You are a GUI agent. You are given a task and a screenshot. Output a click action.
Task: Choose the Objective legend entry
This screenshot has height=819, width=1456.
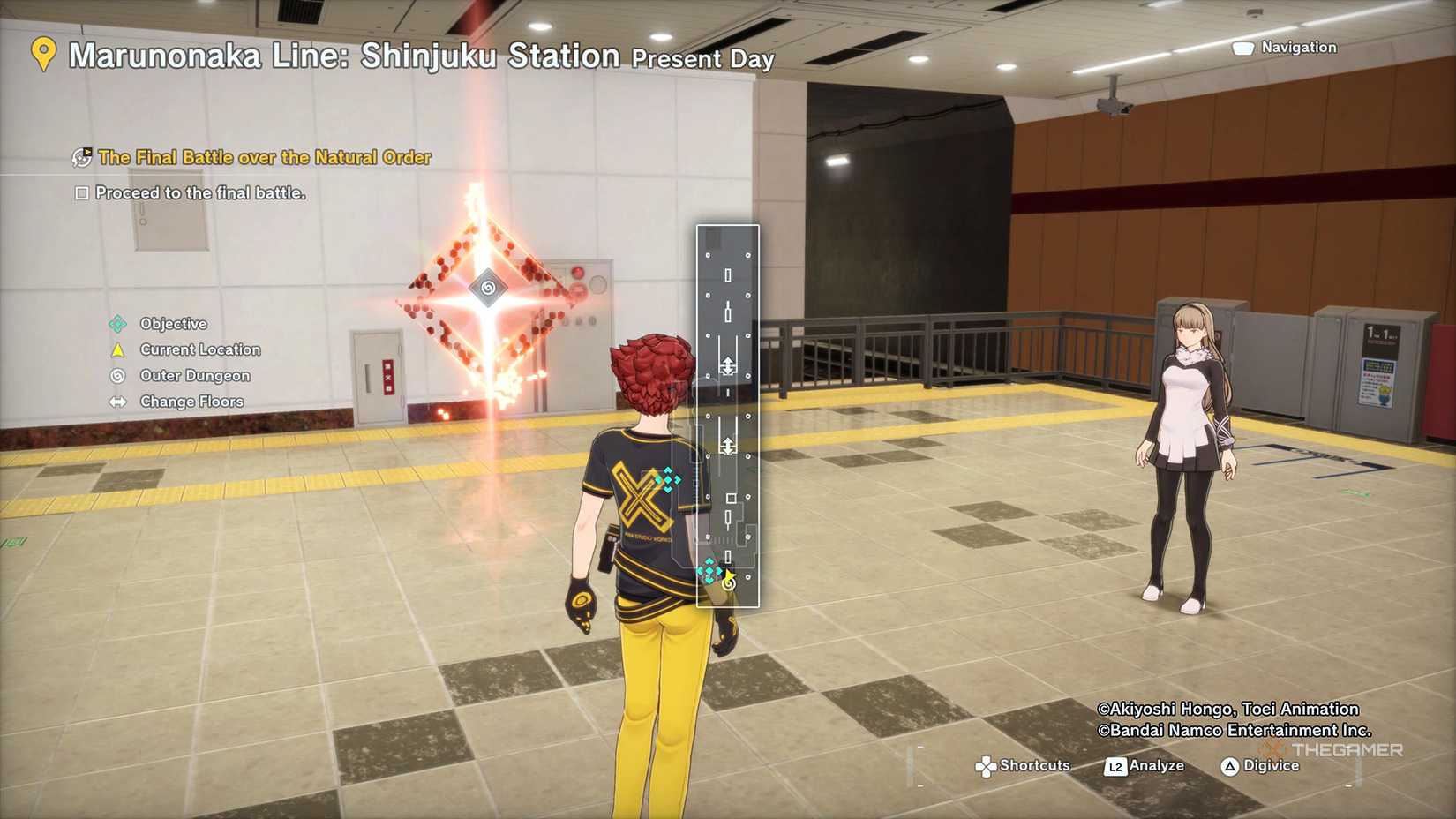(173, 324)
